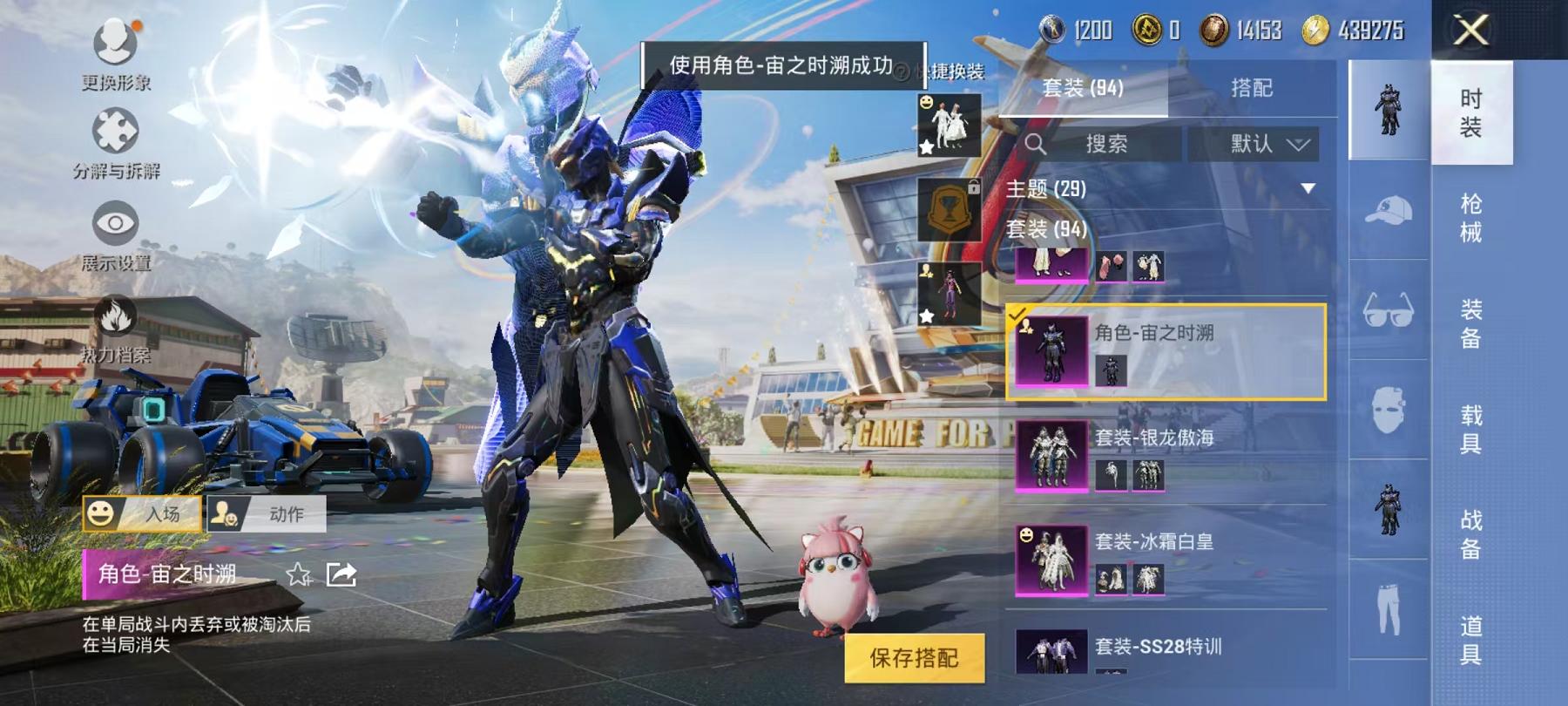The width and height of the screenshot is (1568, 706).
Task: Open the 默认 sorting dropdown
Action: click(1261, 144)
